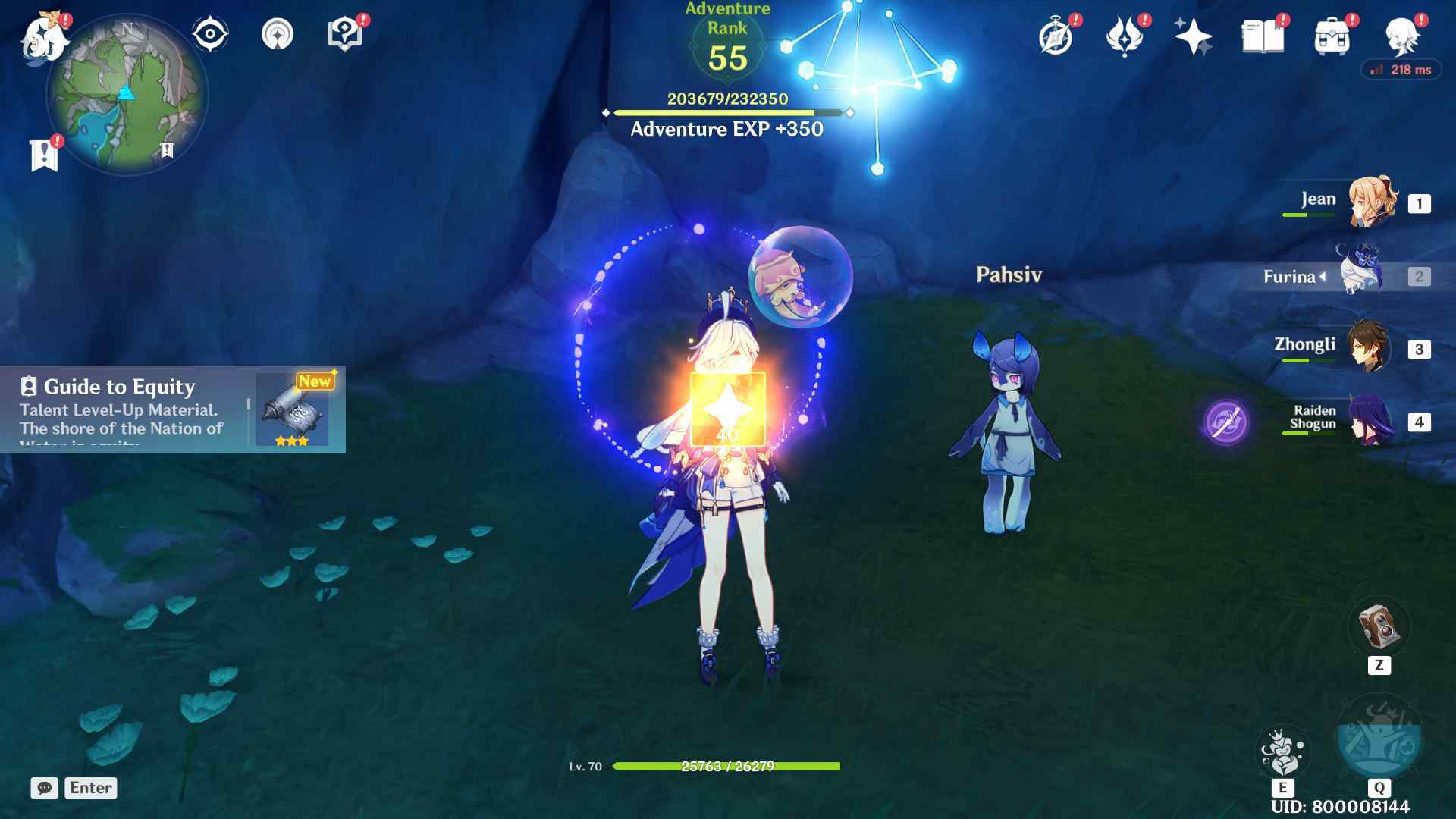Open the Wish star icon
This screenshot has width=1456, height=819.
click(x=1193, y=36)
